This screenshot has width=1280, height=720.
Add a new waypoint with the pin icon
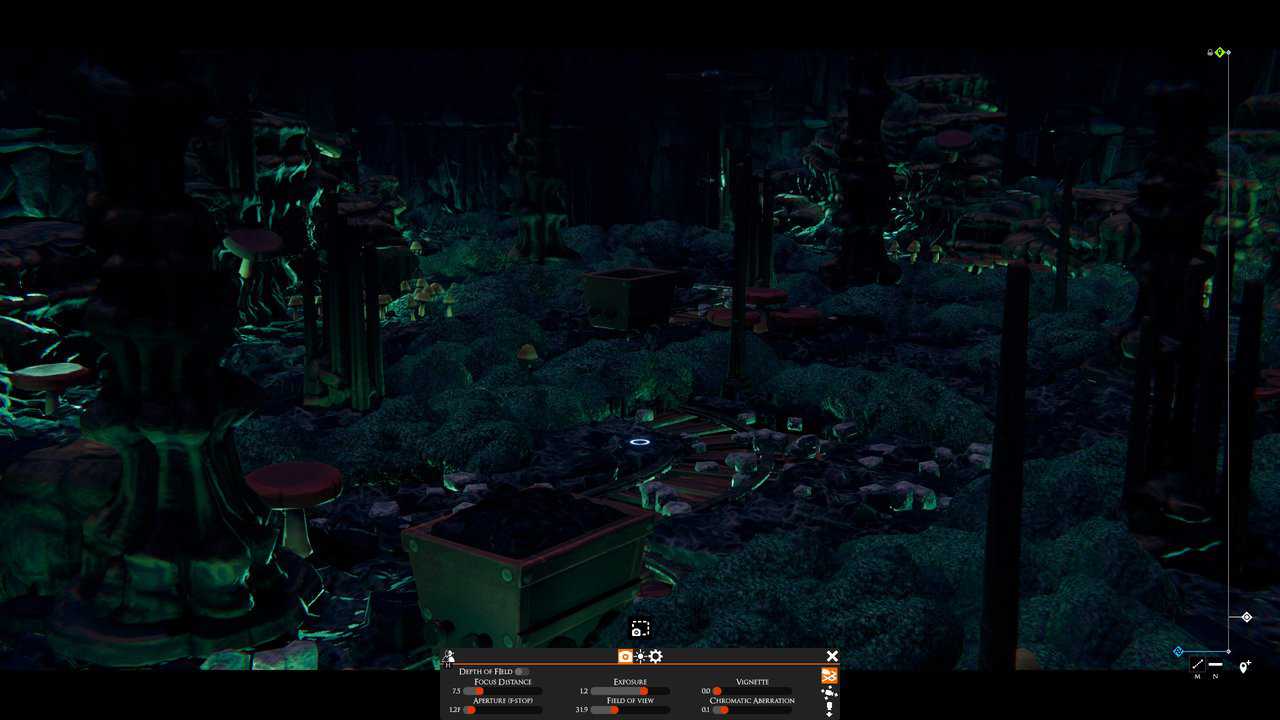click(1244, 666)
